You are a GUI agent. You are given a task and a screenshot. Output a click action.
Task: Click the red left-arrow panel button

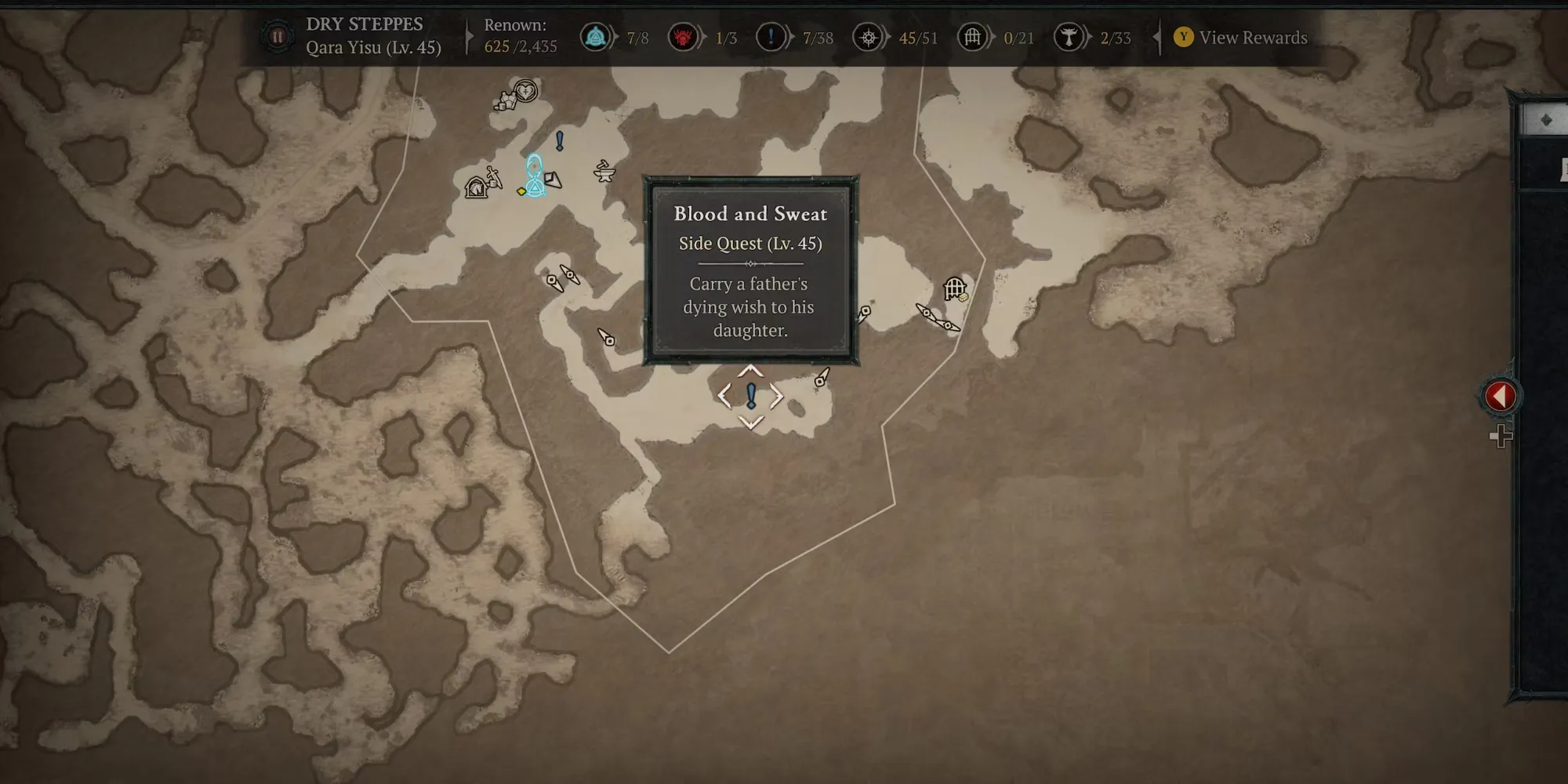pyautogui.click(x=1500, y=396)
